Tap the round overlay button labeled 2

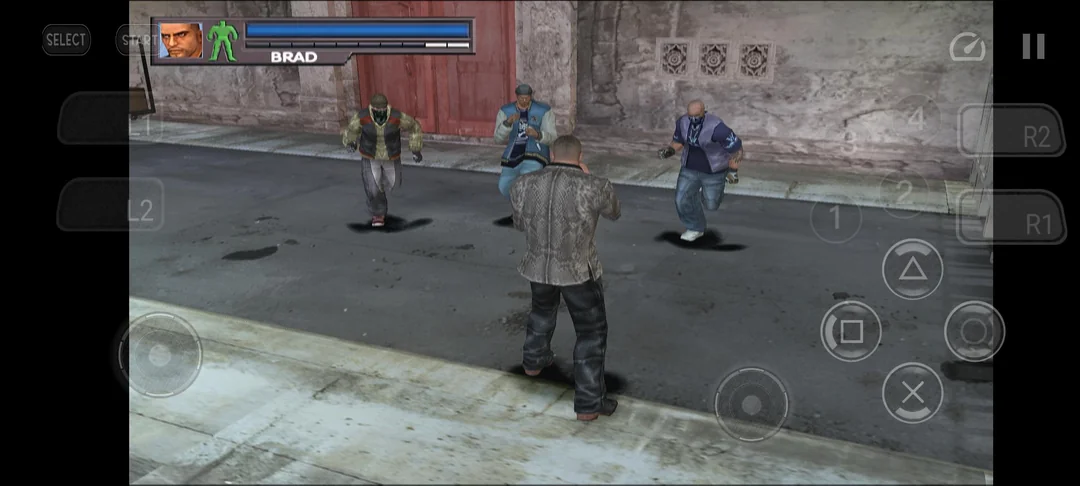tap(904, 189)
